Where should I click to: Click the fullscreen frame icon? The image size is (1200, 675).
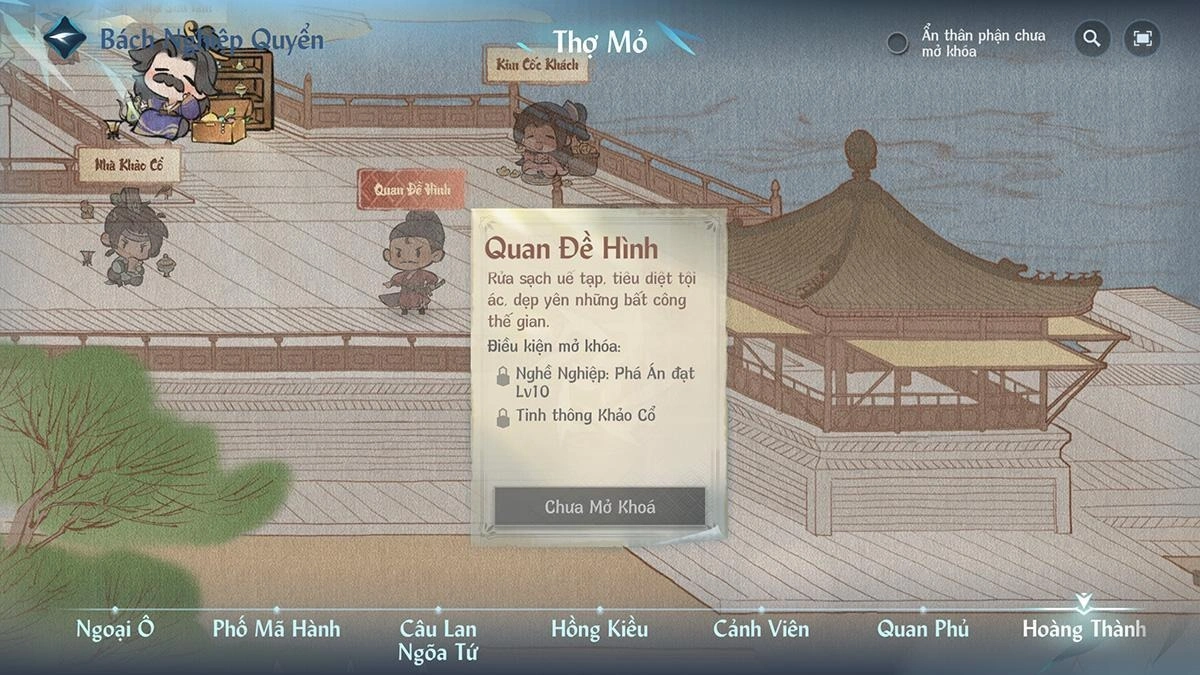coord(1142,39)
